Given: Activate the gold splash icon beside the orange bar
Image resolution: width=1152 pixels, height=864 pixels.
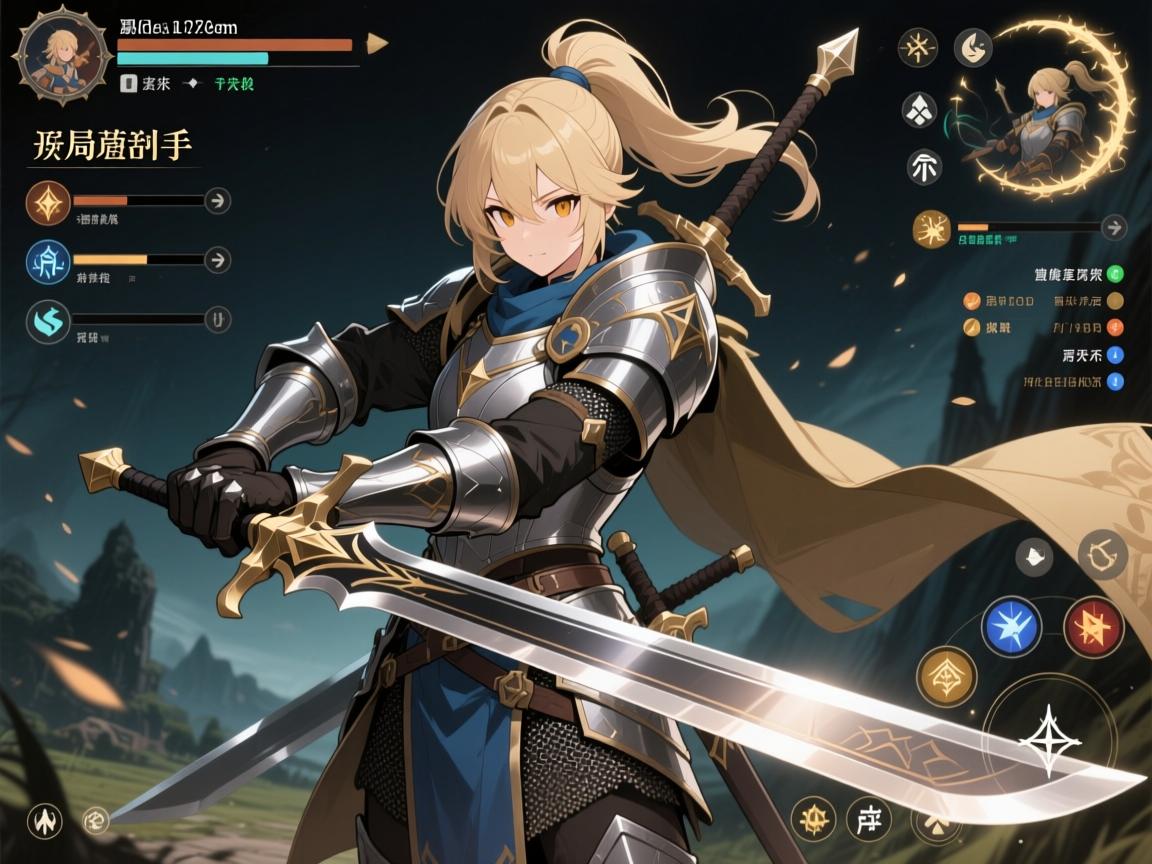Looking at the screenshot, I should point(931,228).
